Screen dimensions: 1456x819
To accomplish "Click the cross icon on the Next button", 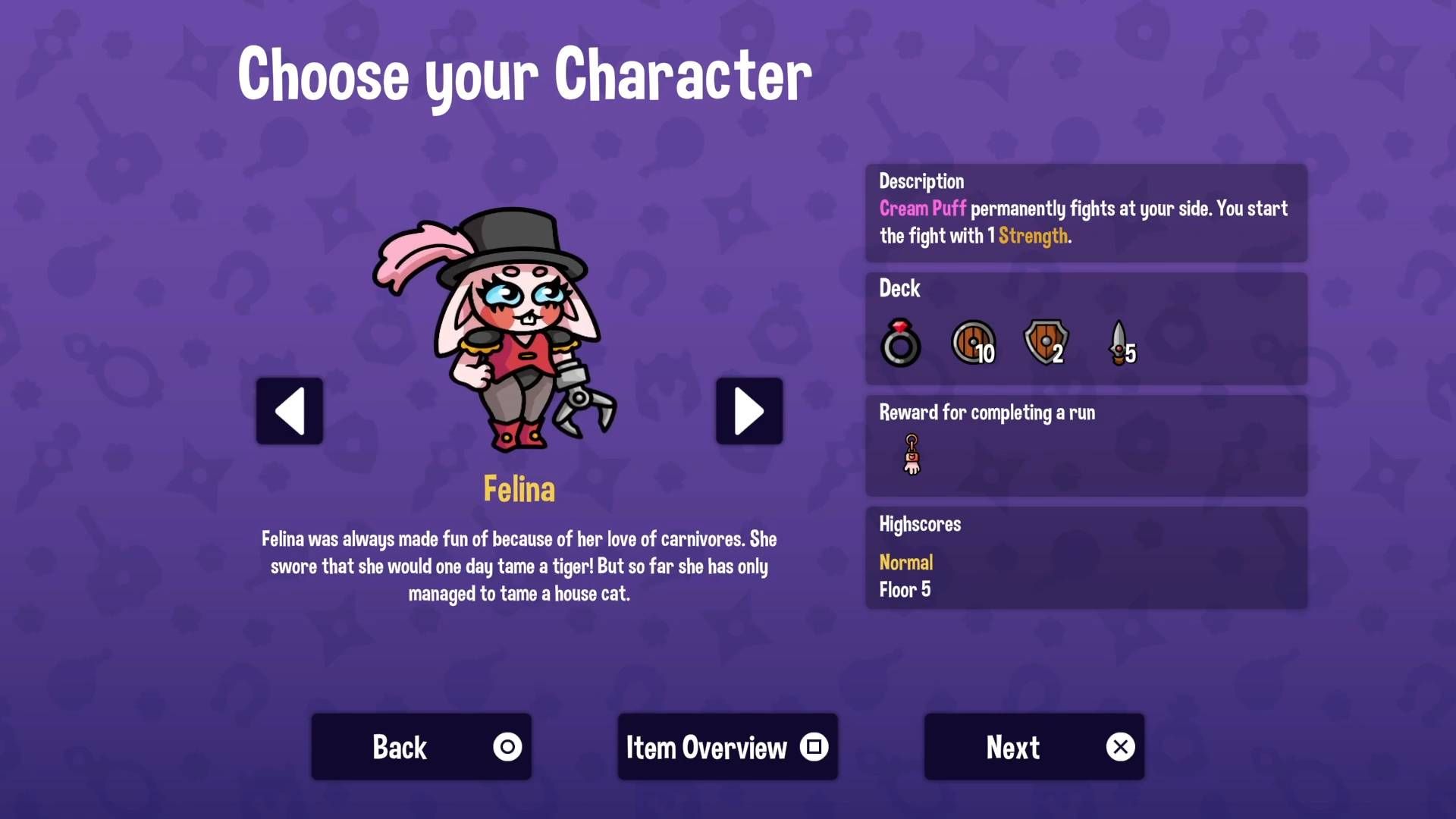I will point(1121,746).
